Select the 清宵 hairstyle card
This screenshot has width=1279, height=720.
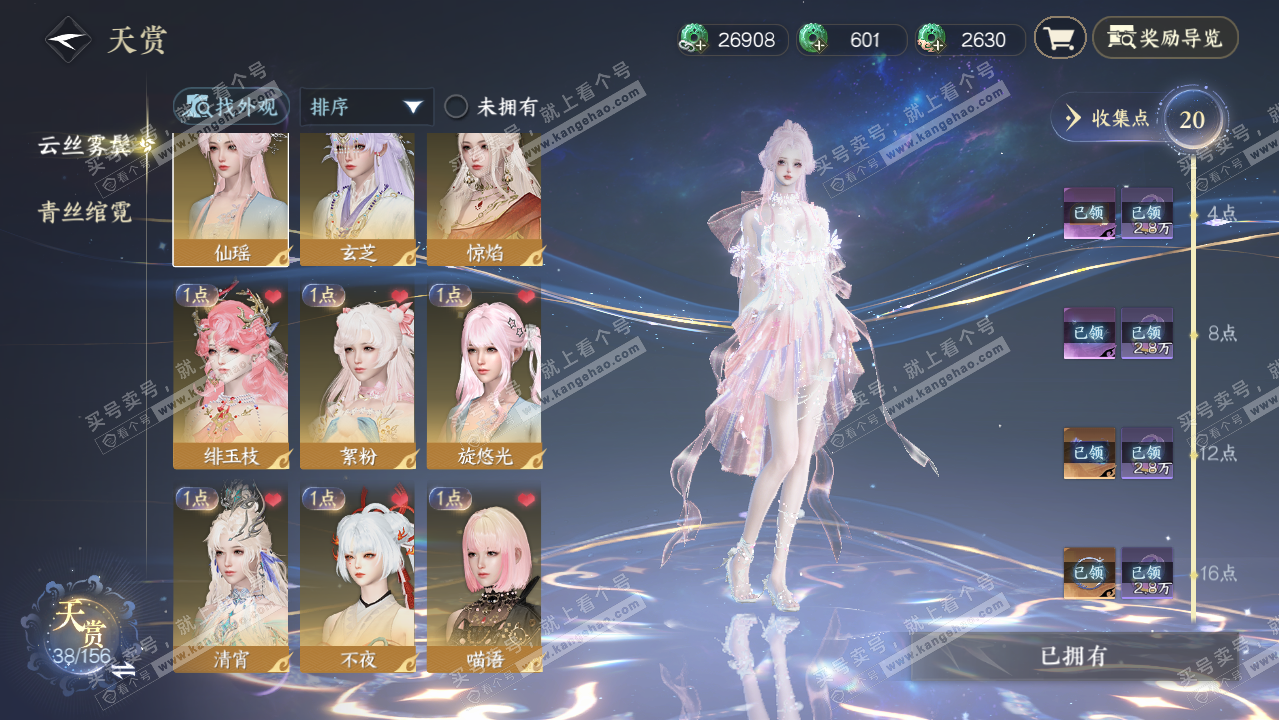click(231, 579)
